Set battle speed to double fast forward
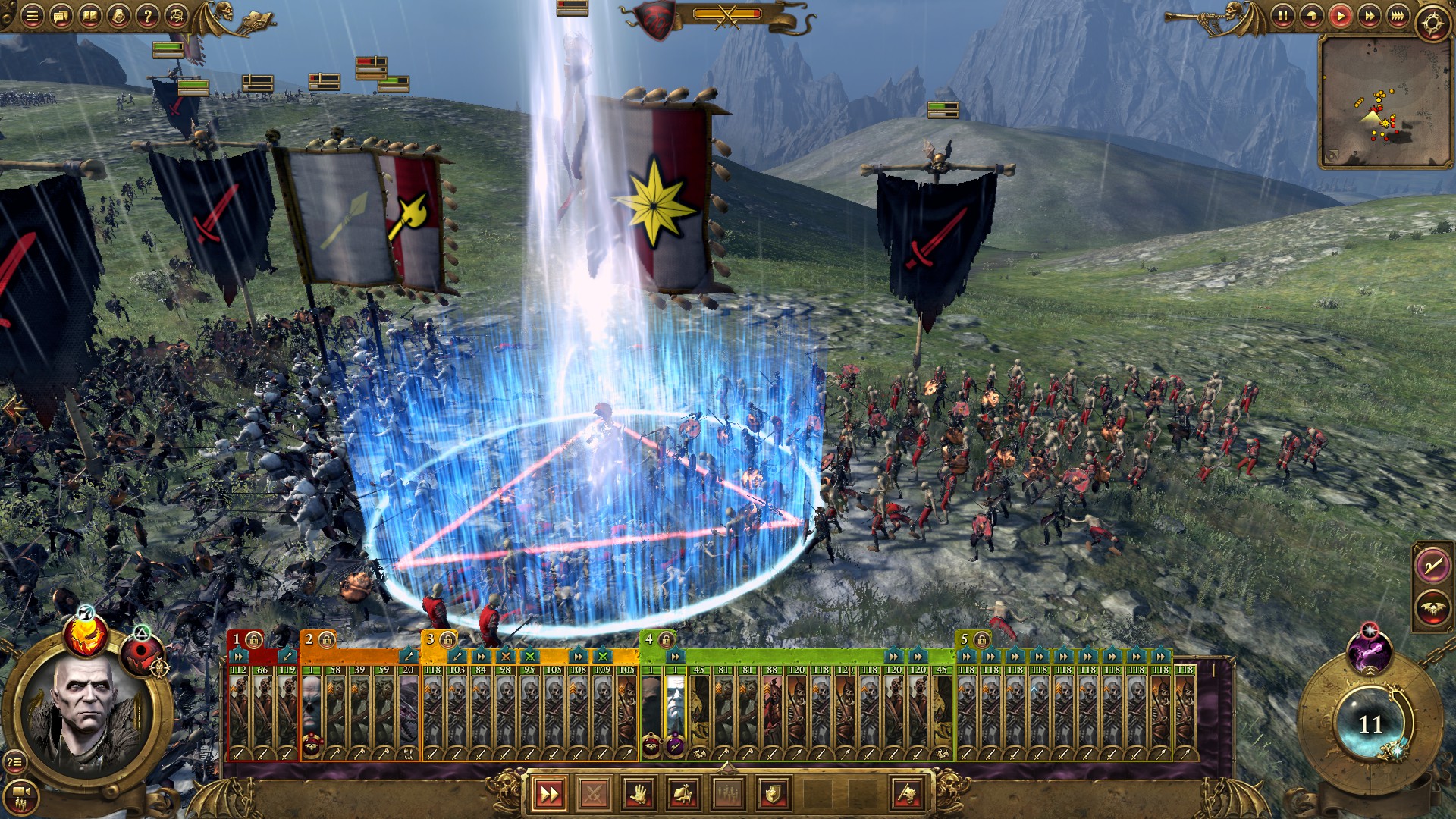 (x=1369, y=16)
